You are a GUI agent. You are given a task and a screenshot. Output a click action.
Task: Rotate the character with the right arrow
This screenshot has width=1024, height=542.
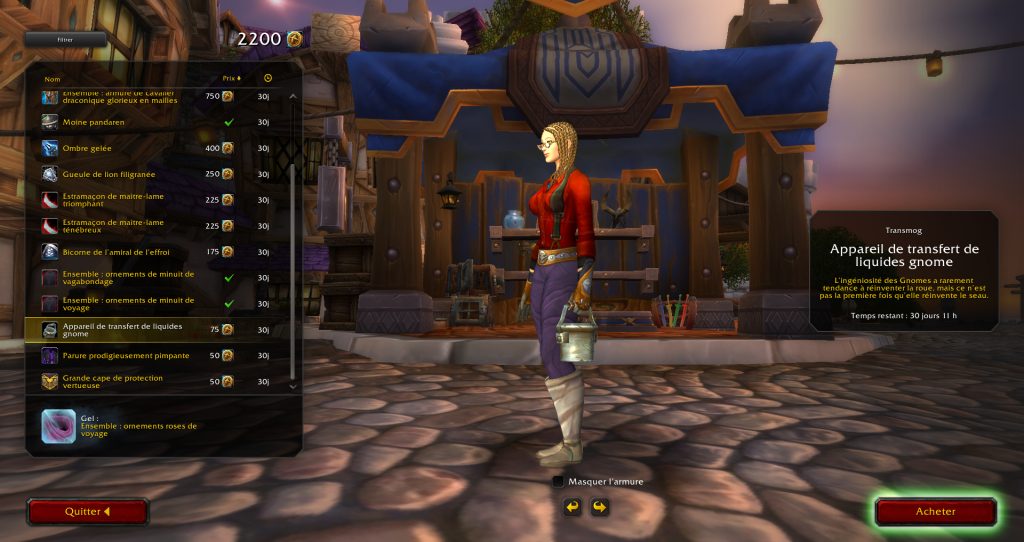point(599,507)
